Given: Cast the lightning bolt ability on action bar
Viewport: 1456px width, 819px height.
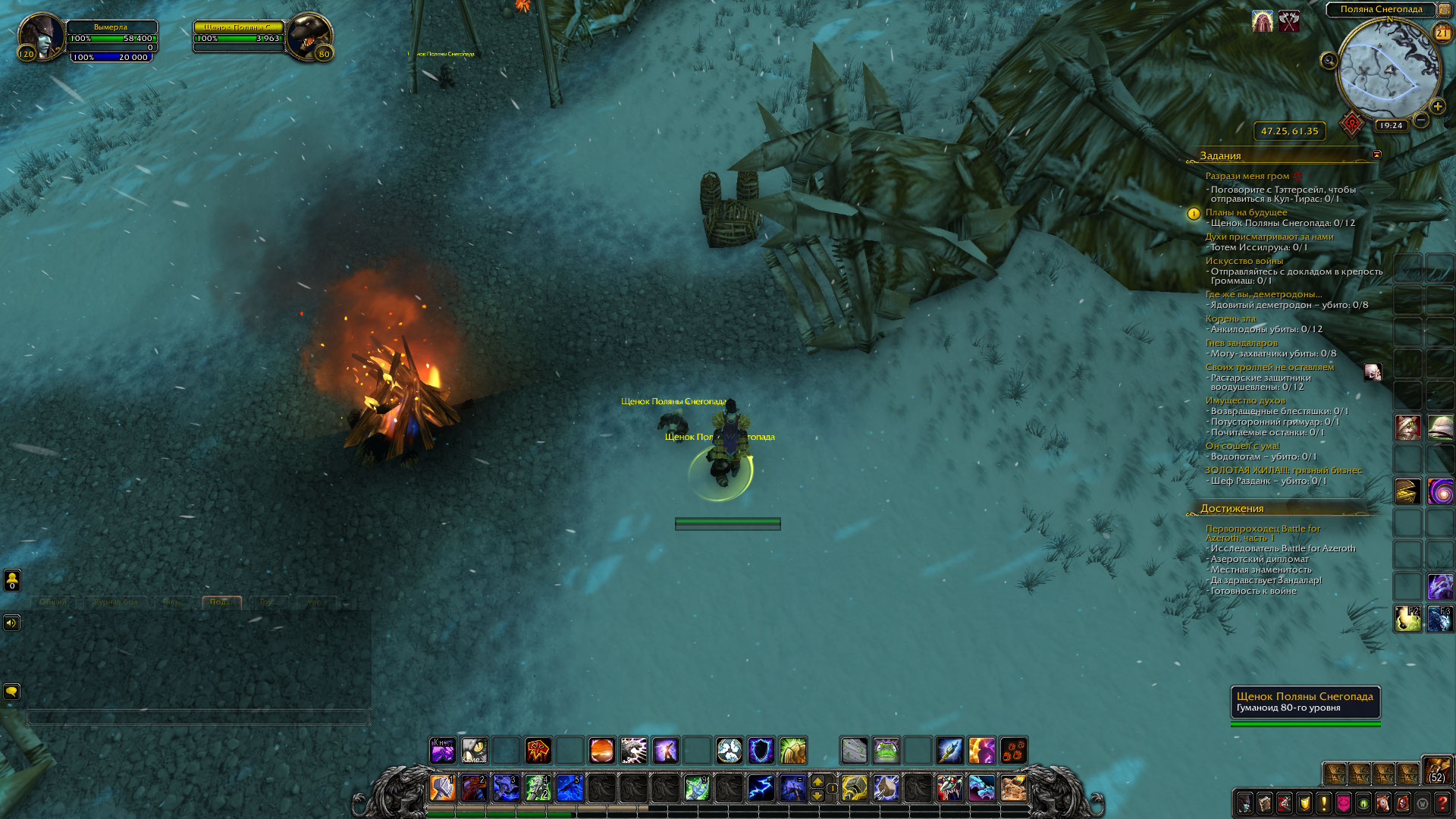Looking at the screenshot, I should (x=761, y=788).
